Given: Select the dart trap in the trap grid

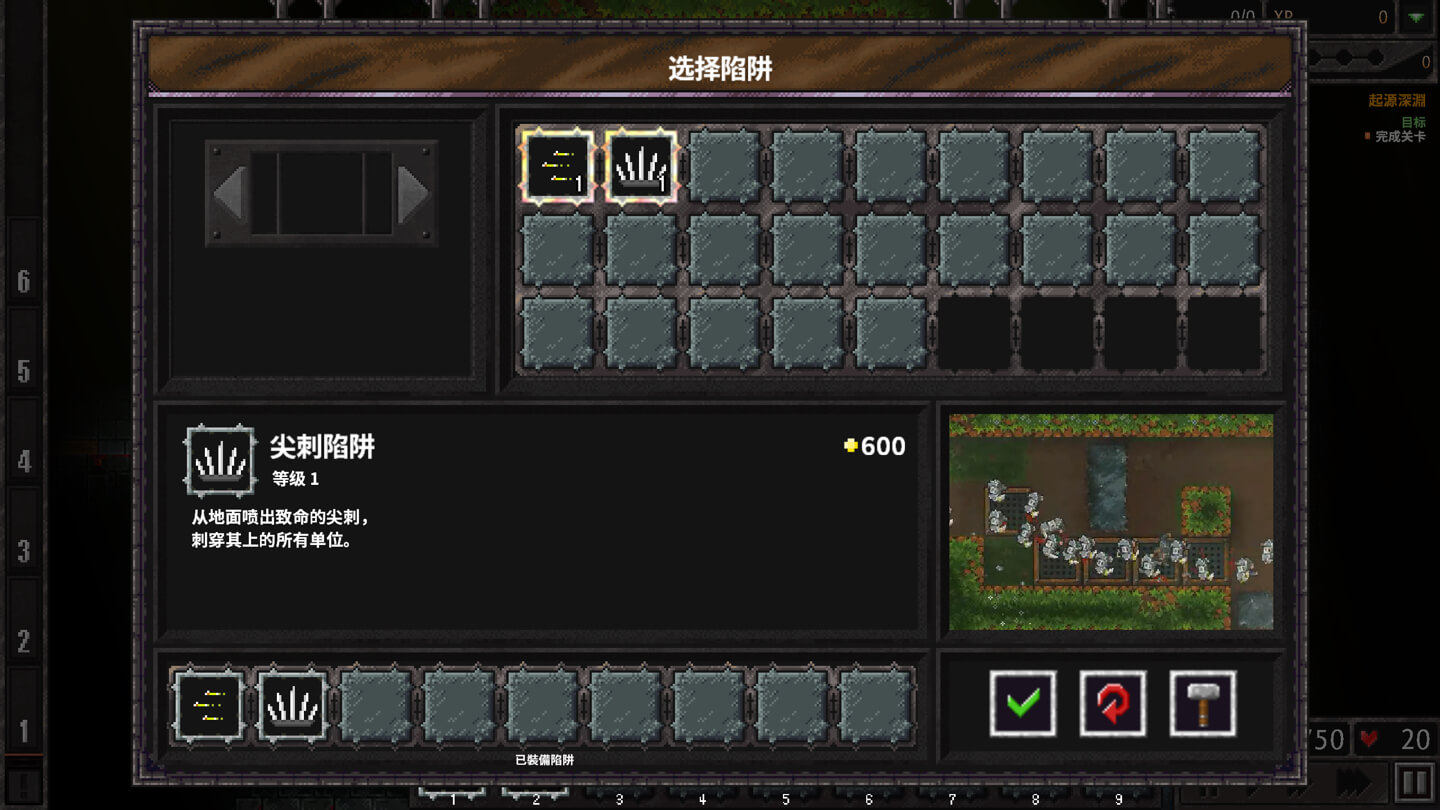Looking at the screenshot, I should (x=557, y=166).
